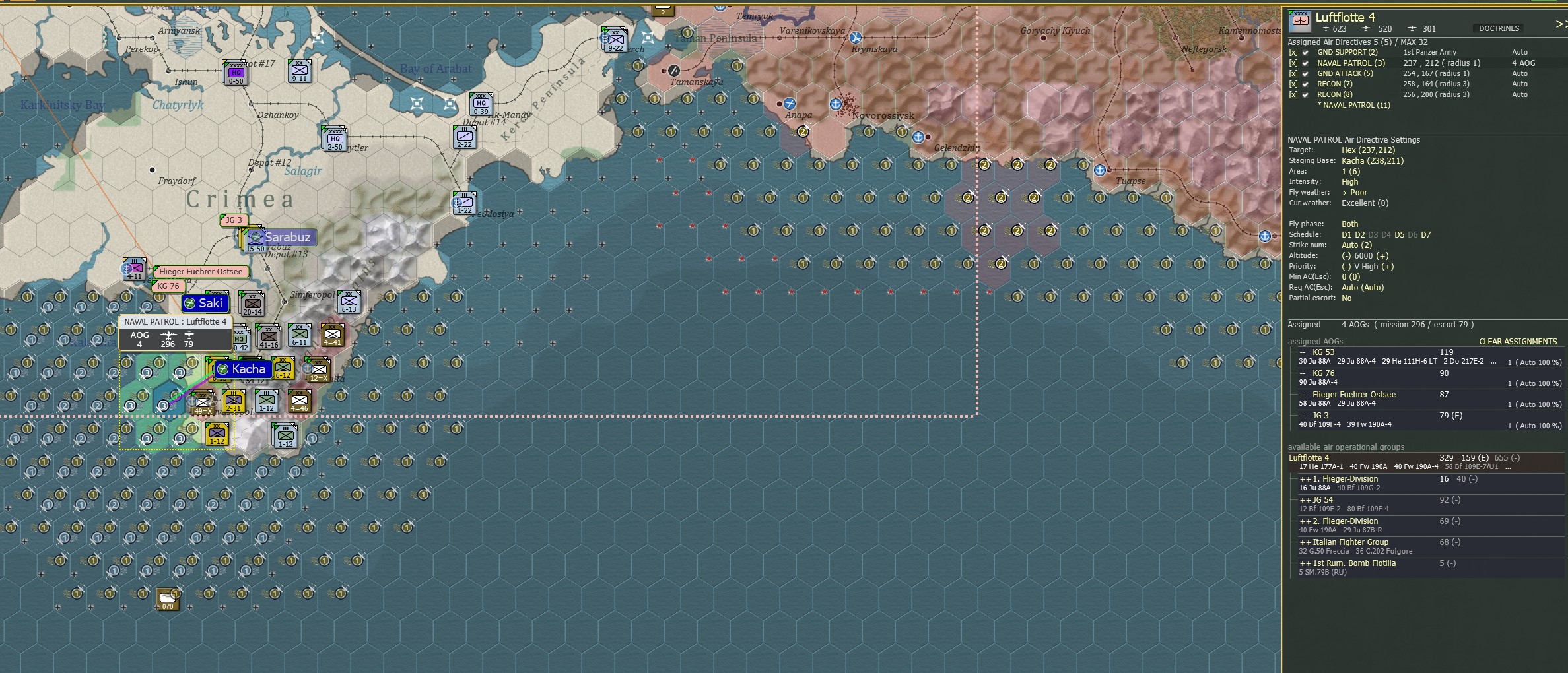
Task: Click Auto next to GND ATTACK directive
Action: [x=1520, y=73]
